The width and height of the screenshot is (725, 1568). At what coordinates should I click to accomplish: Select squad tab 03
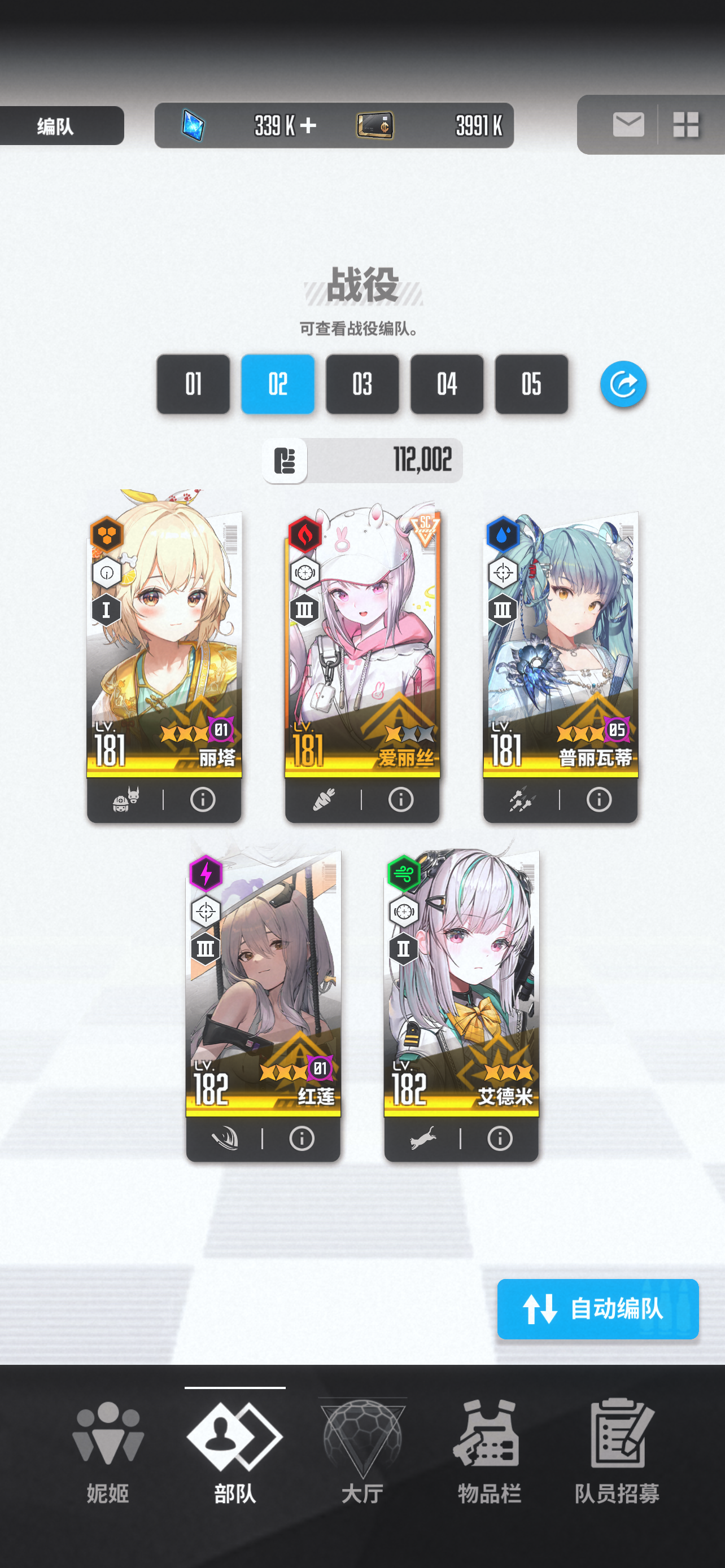click(362, 385)
